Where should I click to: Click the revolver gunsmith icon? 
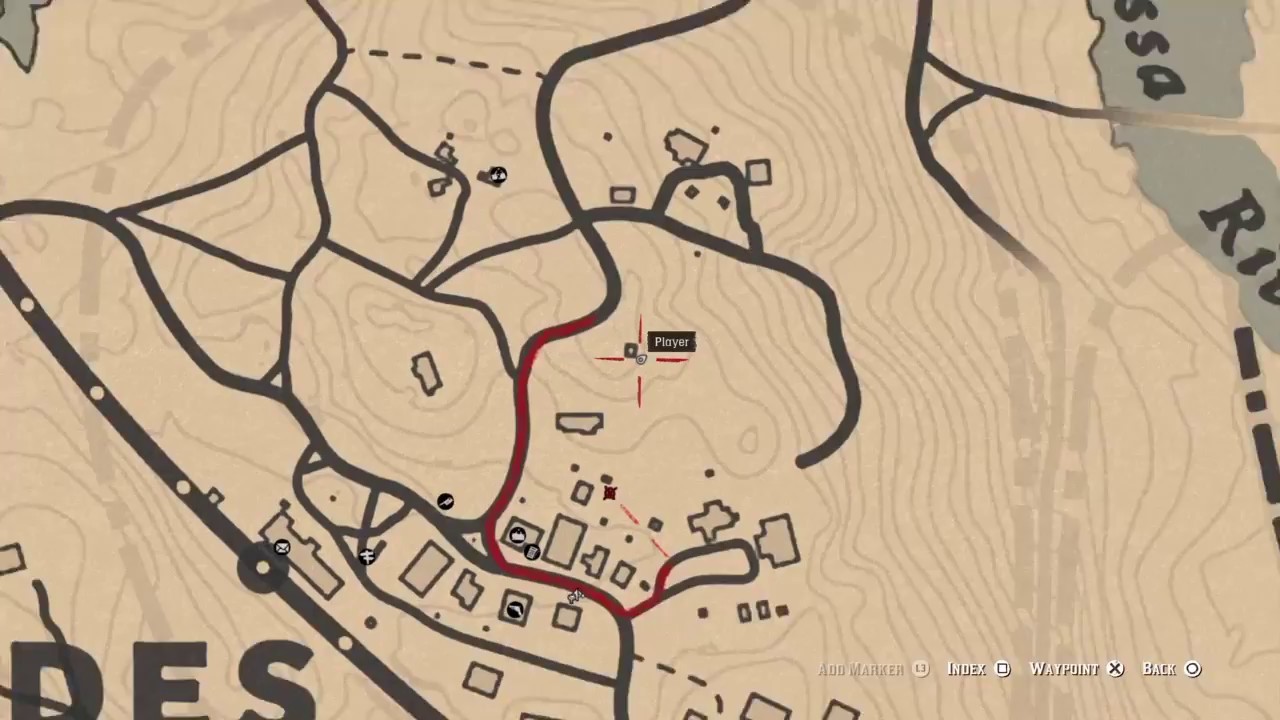click(445, 501)
